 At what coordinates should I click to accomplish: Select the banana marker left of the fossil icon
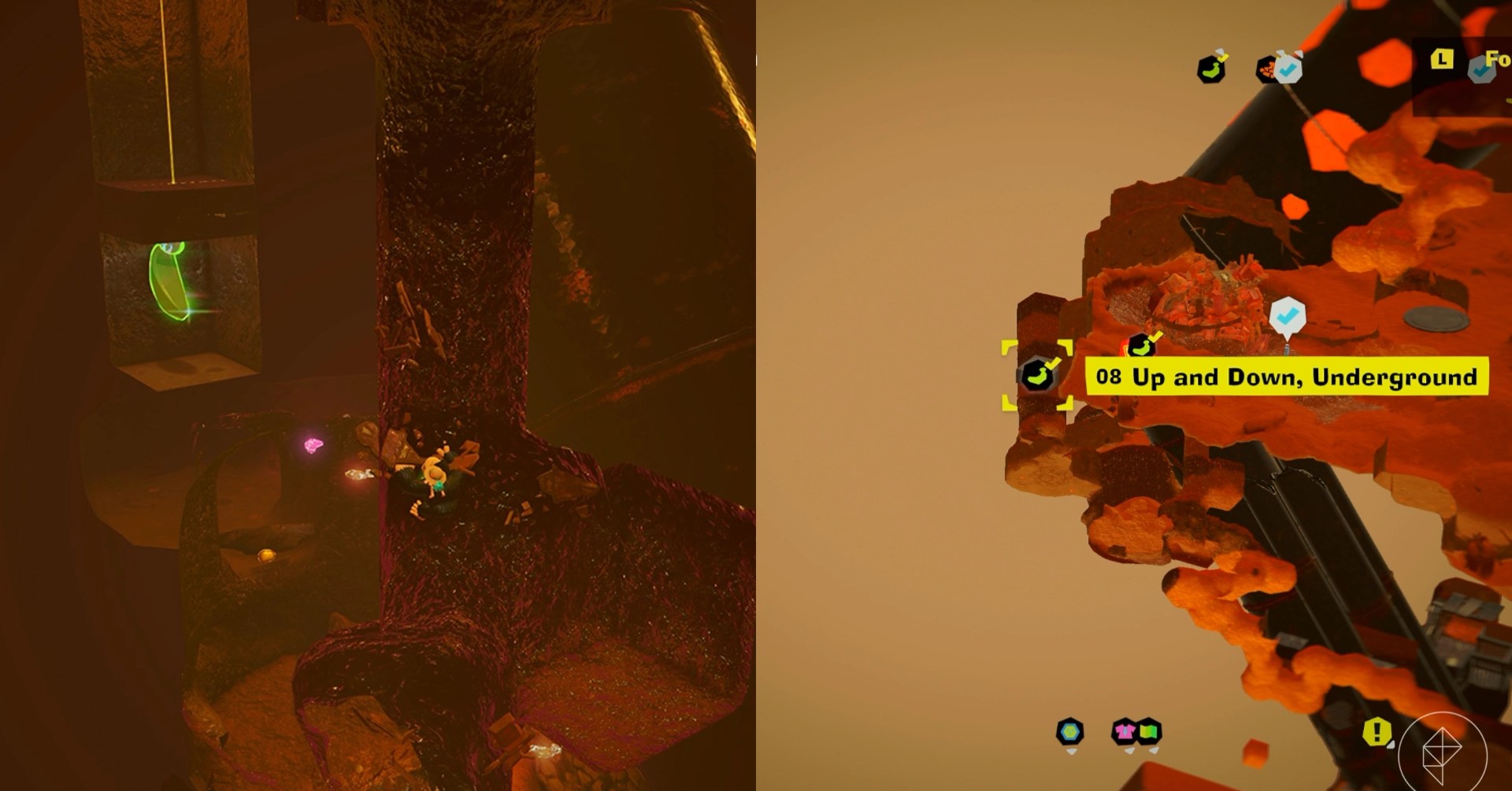coord(1211,69)
